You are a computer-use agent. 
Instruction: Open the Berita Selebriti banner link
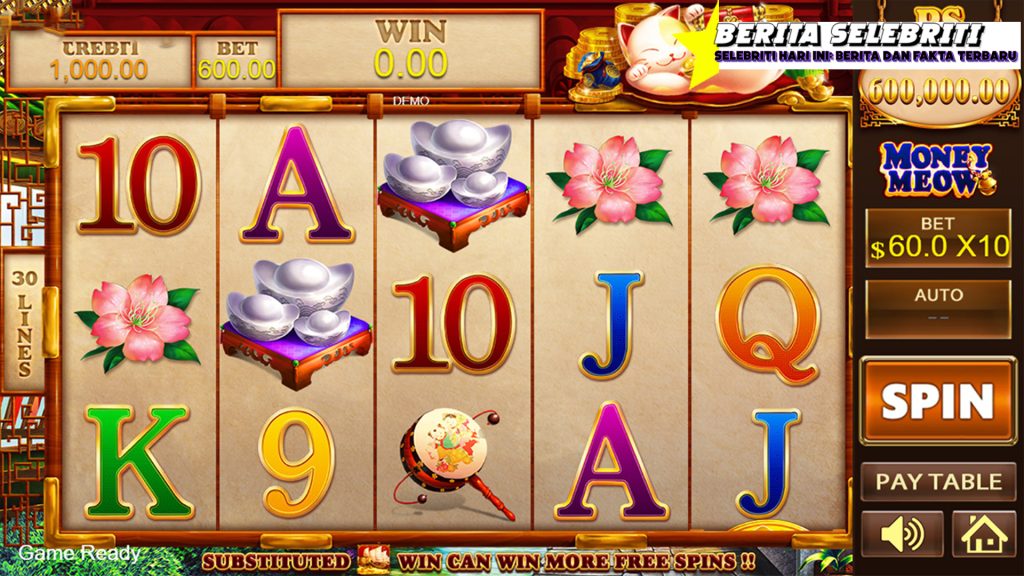(x=850, y=44)
